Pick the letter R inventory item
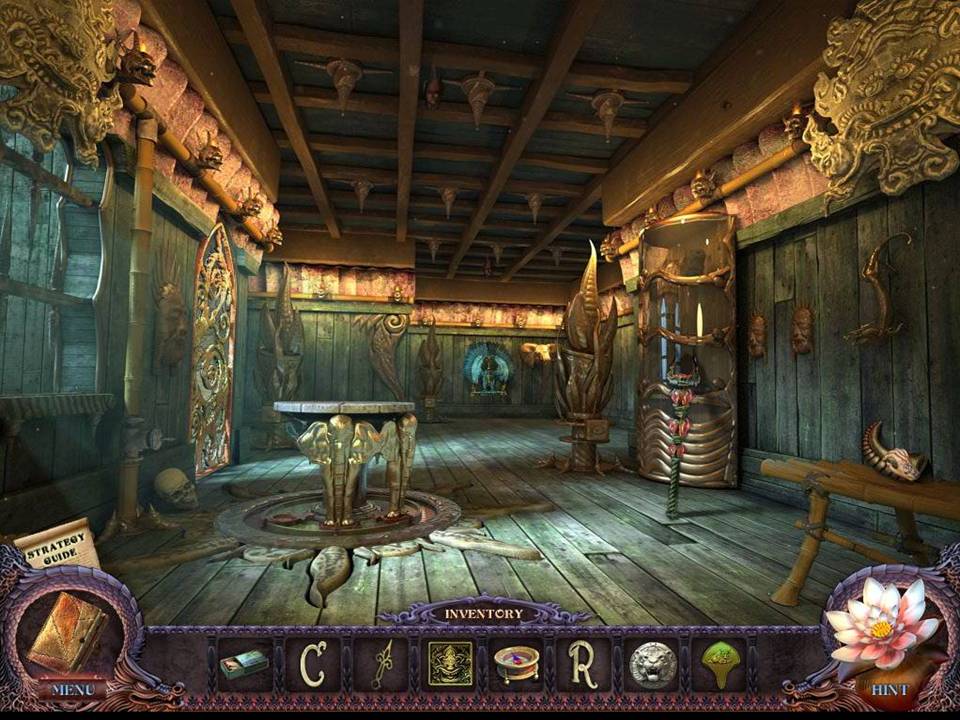 [582, 663]
